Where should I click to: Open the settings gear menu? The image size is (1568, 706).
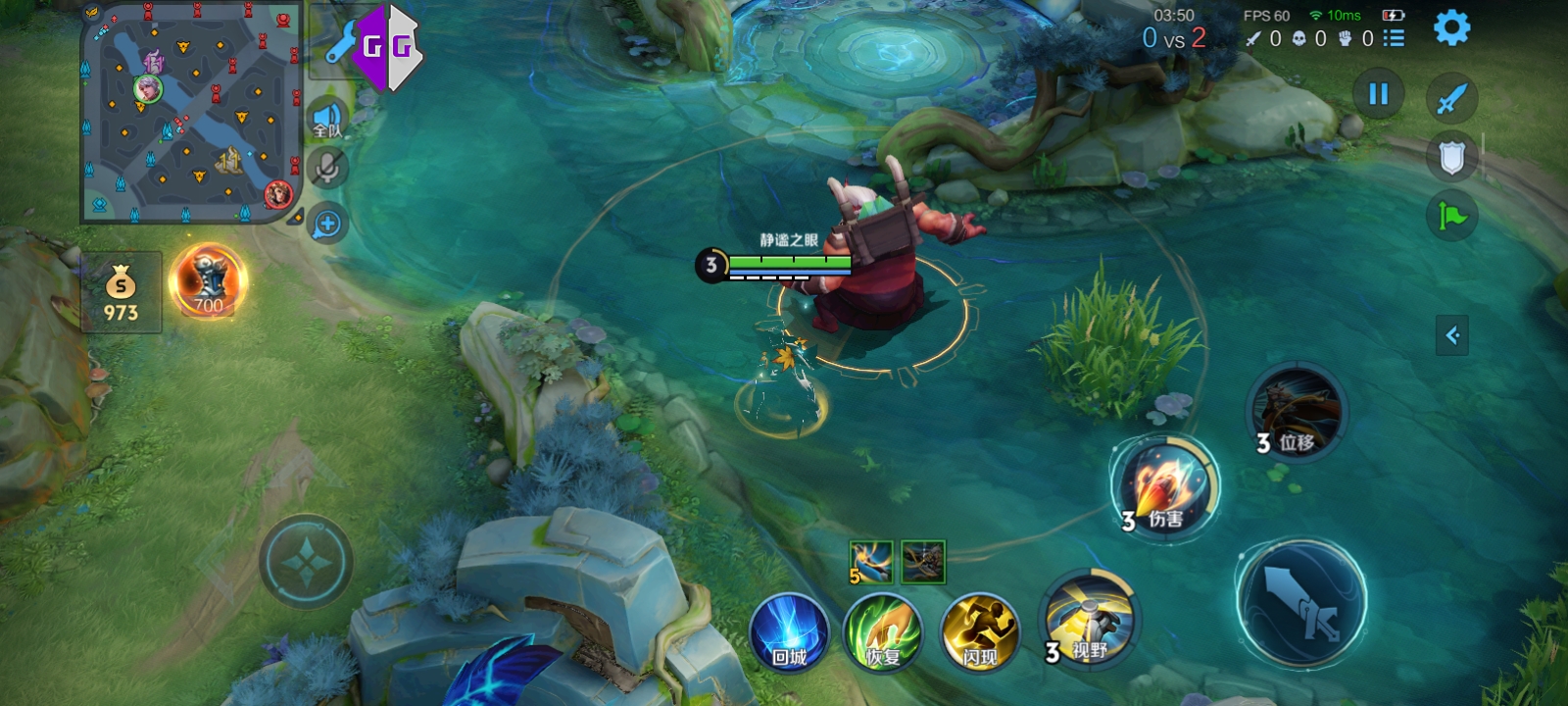[1451, 27]
